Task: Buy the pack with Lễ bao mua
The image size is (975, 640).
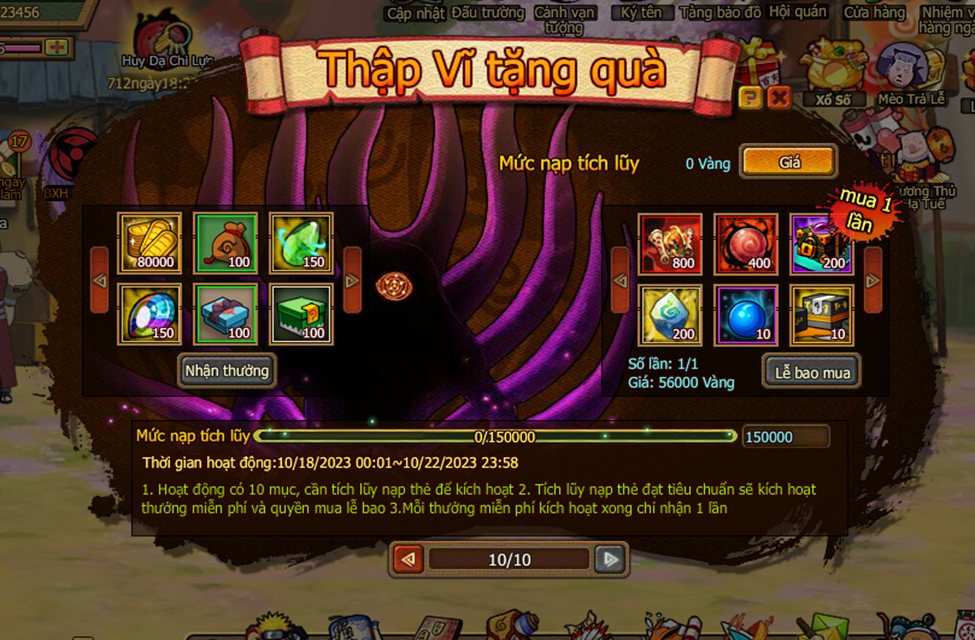Action: 812,372
